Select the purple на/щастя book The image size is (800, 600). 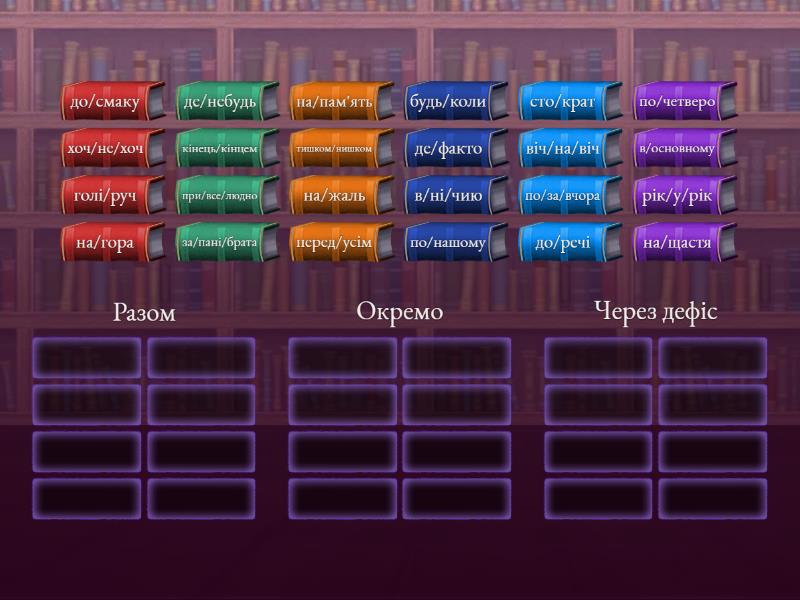pyautogui.click(x=677, y=243)
